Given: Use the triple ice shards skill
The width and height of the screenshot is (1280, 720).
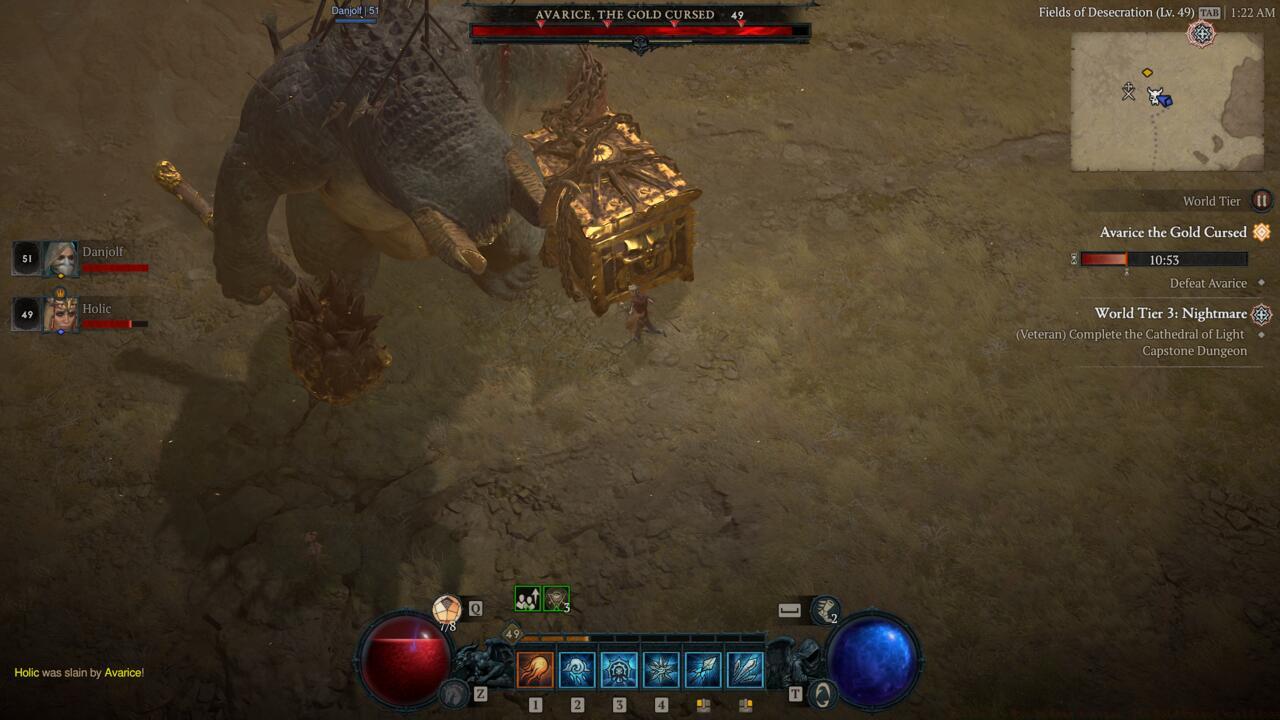Looking at the screenshot, I should coord(745,669).
